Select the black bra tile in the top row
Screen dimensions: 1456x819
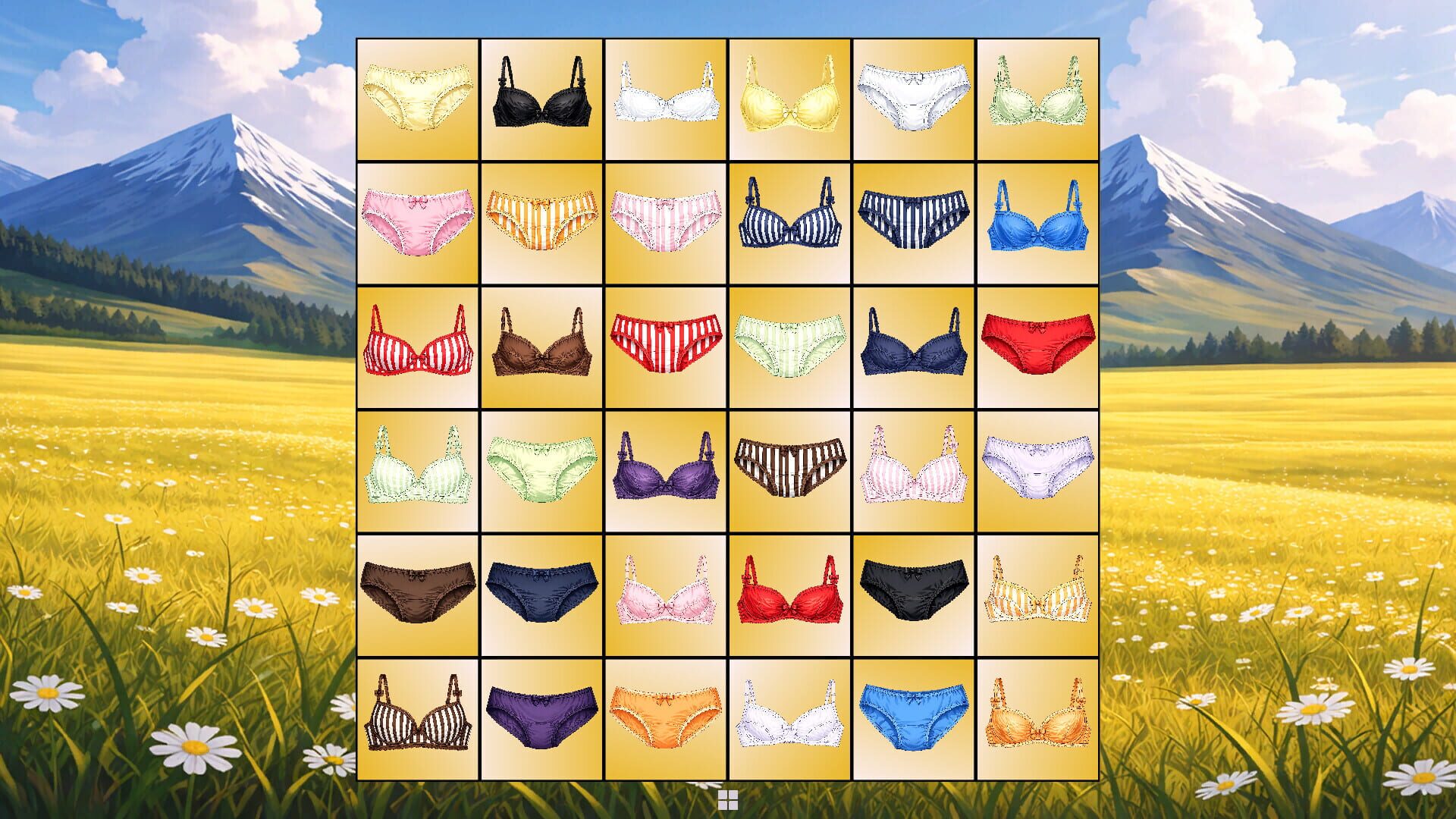pos(541,99)
